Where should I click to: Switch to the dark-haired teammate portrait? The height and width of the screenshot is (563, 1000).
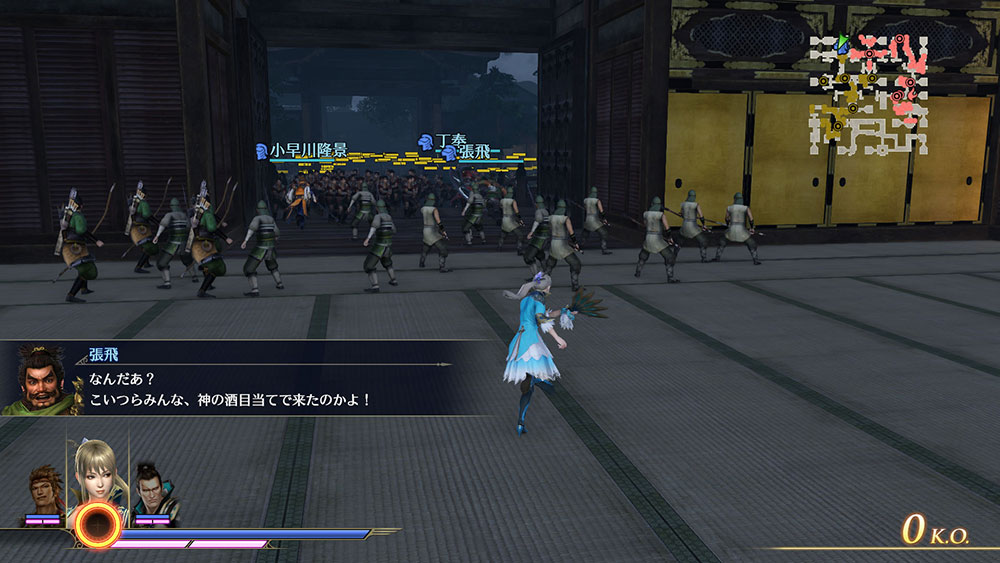coord(155,491)
